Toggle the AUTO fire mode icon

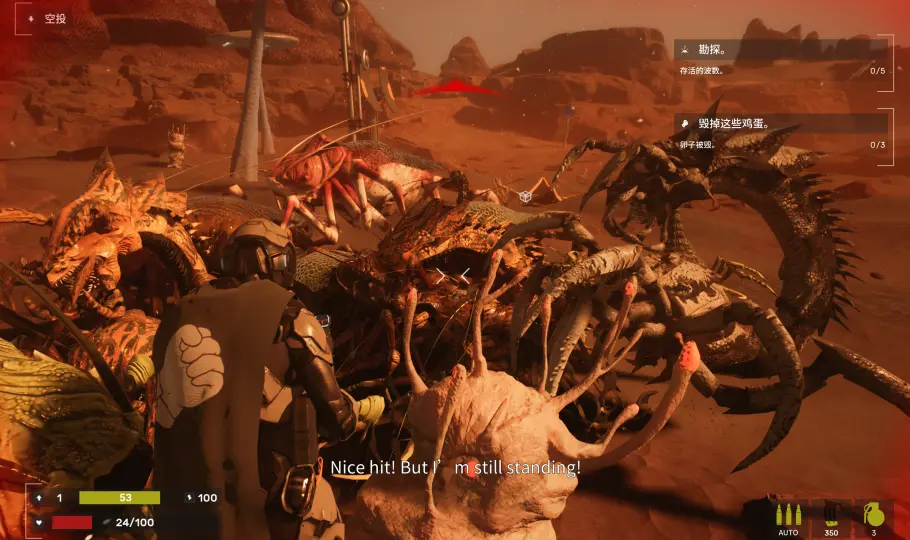click(x=786, y=516)
